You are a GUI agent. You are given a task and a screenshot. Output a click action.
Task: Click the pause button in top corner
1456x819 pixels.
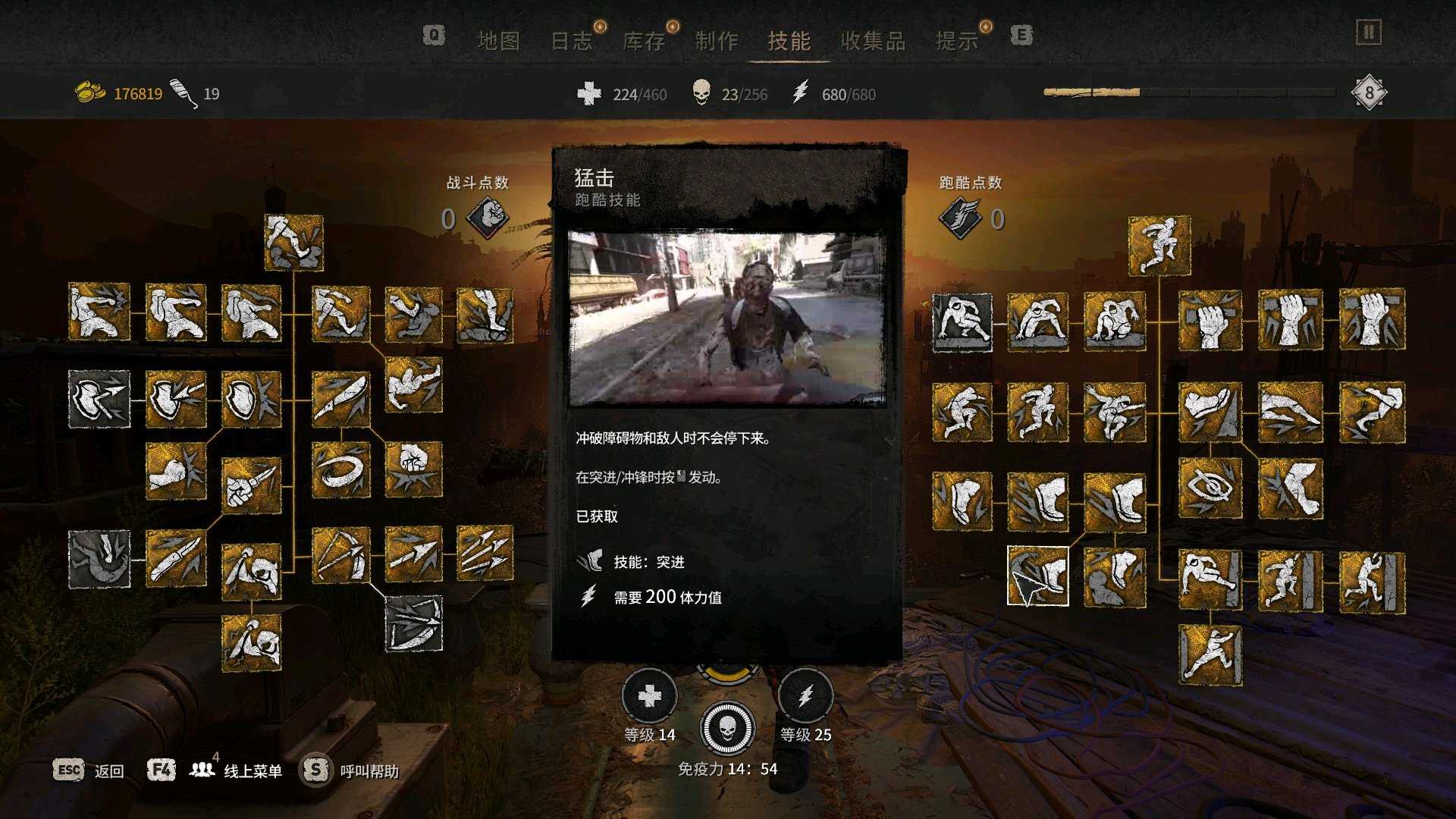1369,33
